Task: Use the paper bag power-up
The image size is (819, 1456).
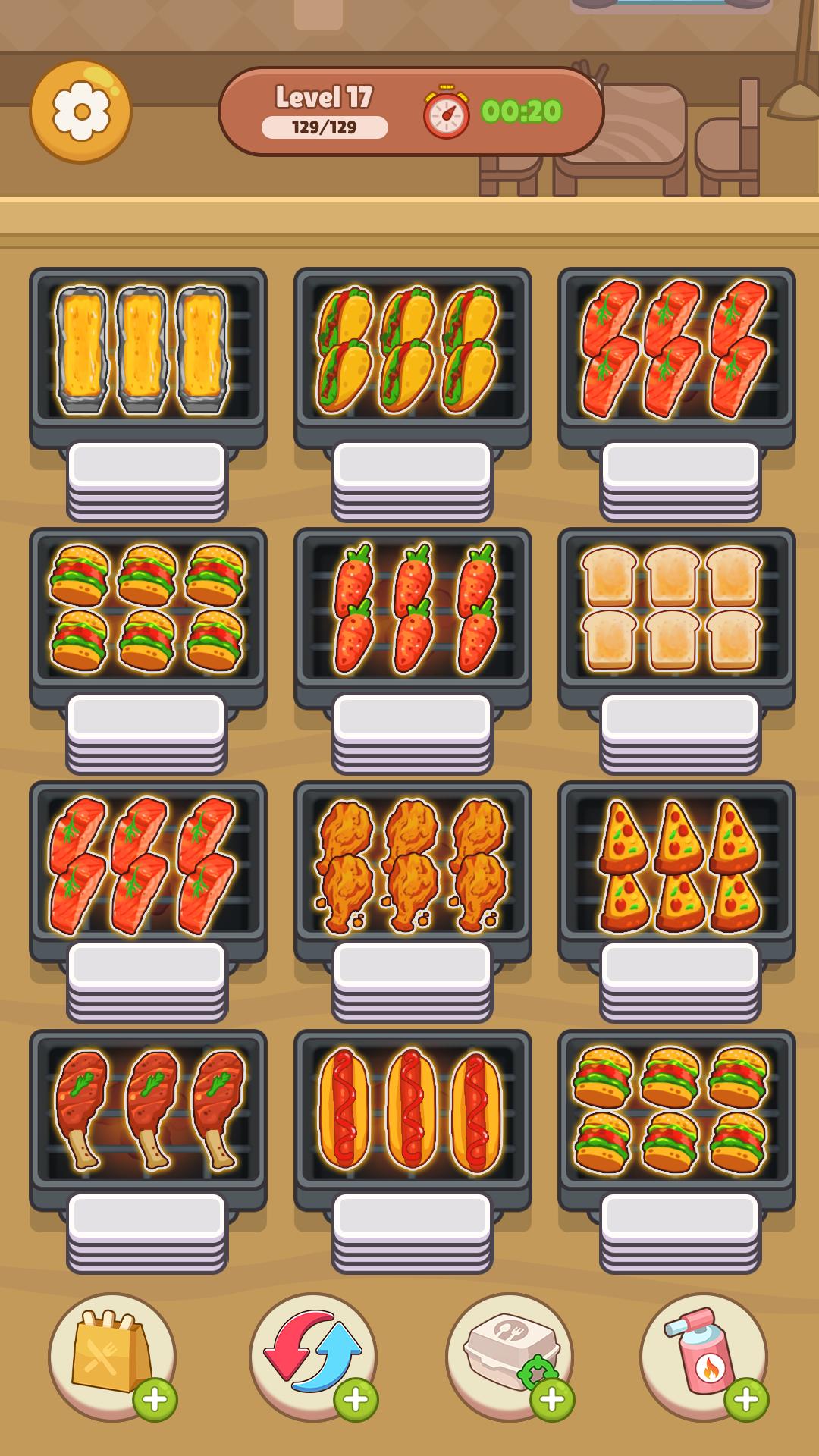Action: coord(111,1355)
